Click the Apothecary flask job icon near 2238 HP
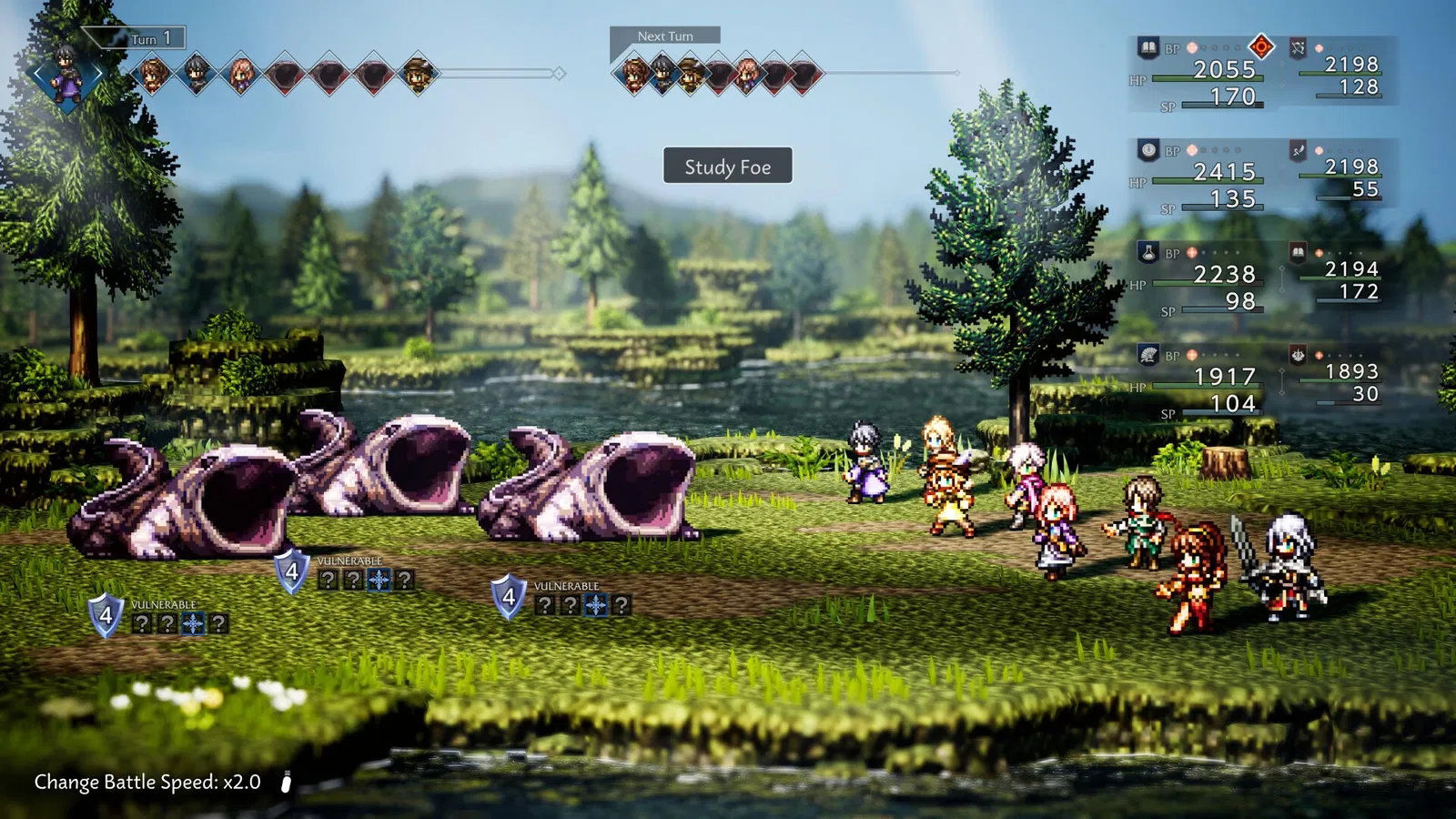The image size is (1456, 819). click(x=1148, y=253)
